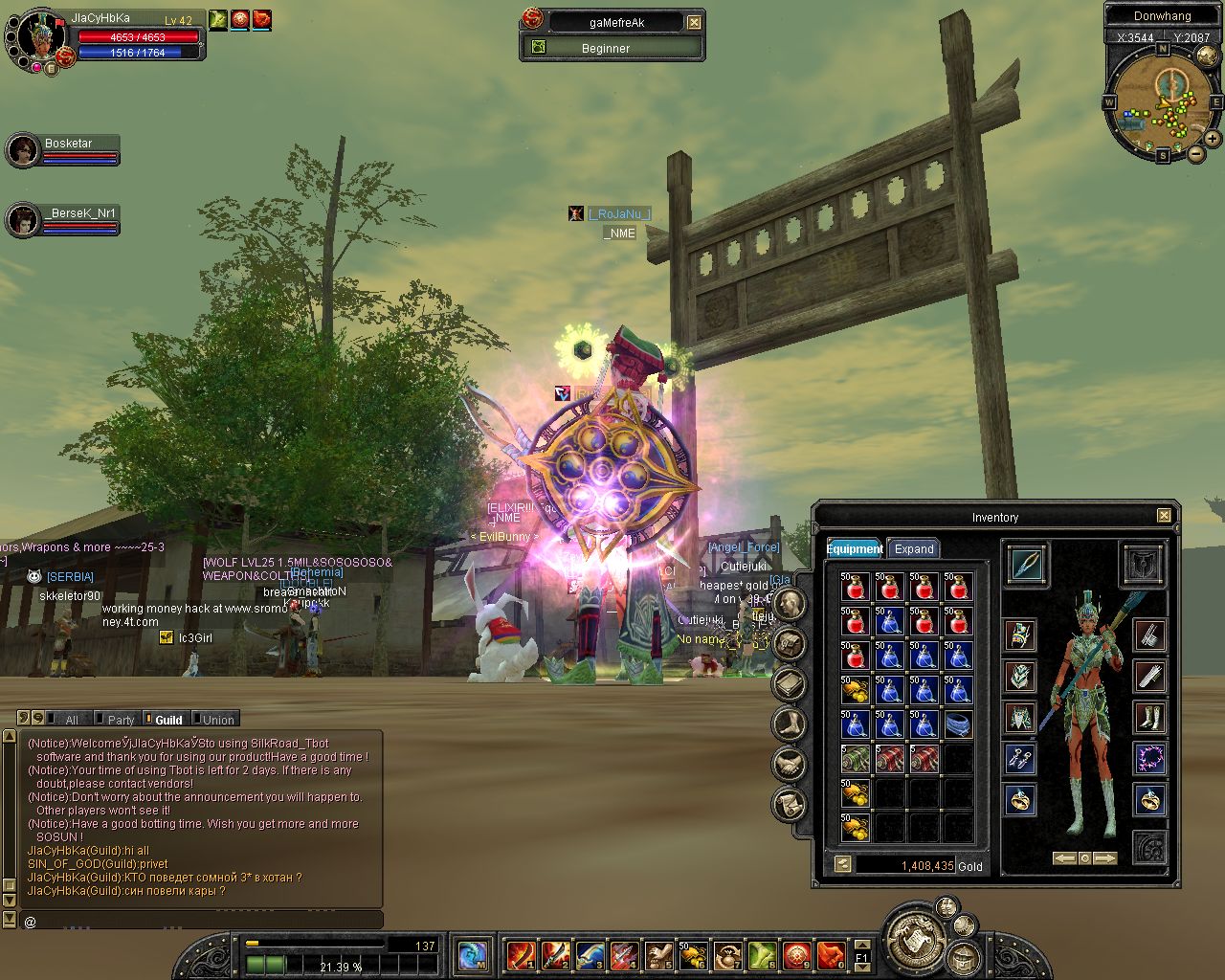1225x980 pixels.
Task: Switch chat to the Party tab
Action: point(121,720)
